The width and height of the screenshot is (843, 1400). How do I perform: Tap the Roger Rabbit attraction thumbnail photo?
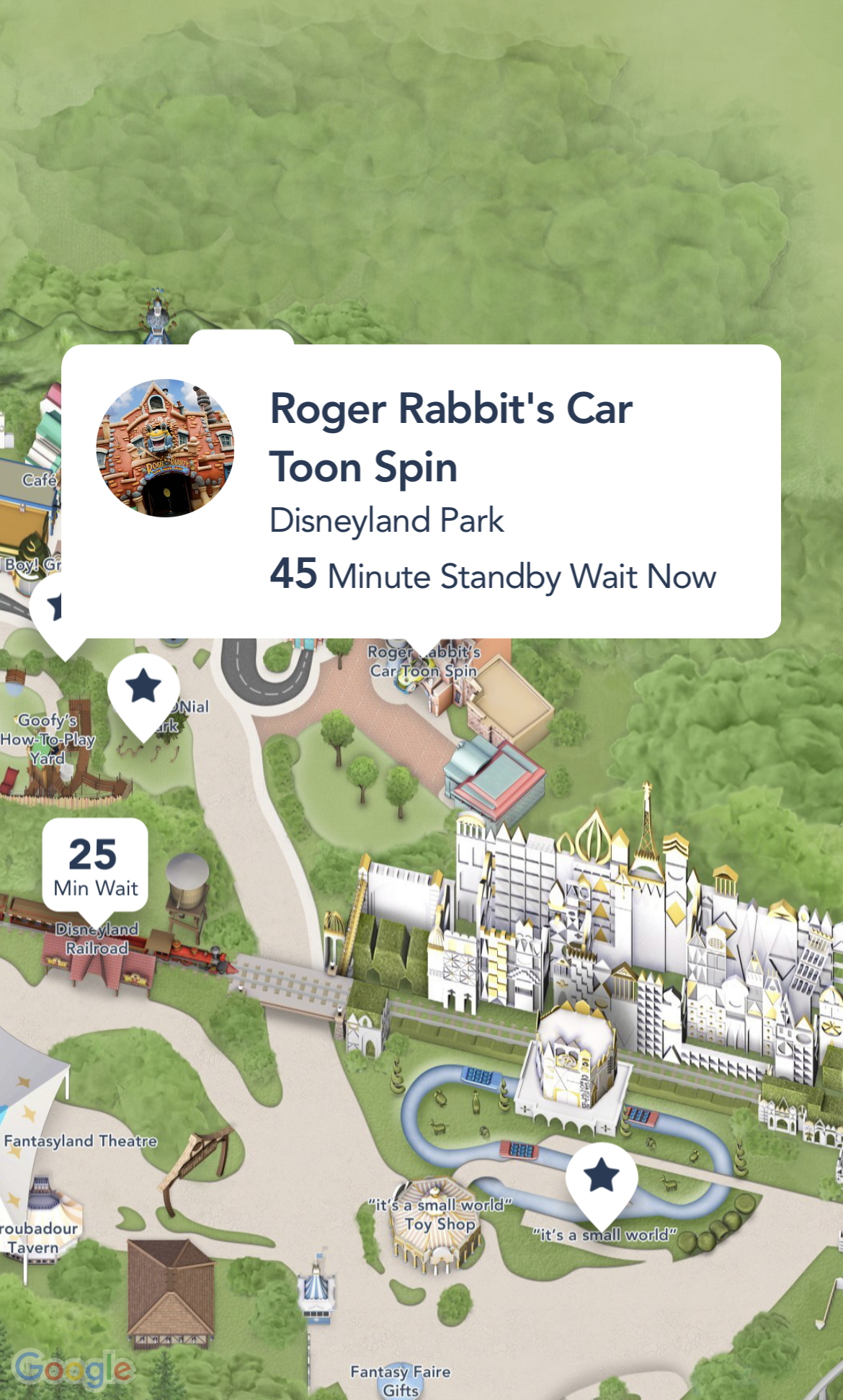(165, 448)
